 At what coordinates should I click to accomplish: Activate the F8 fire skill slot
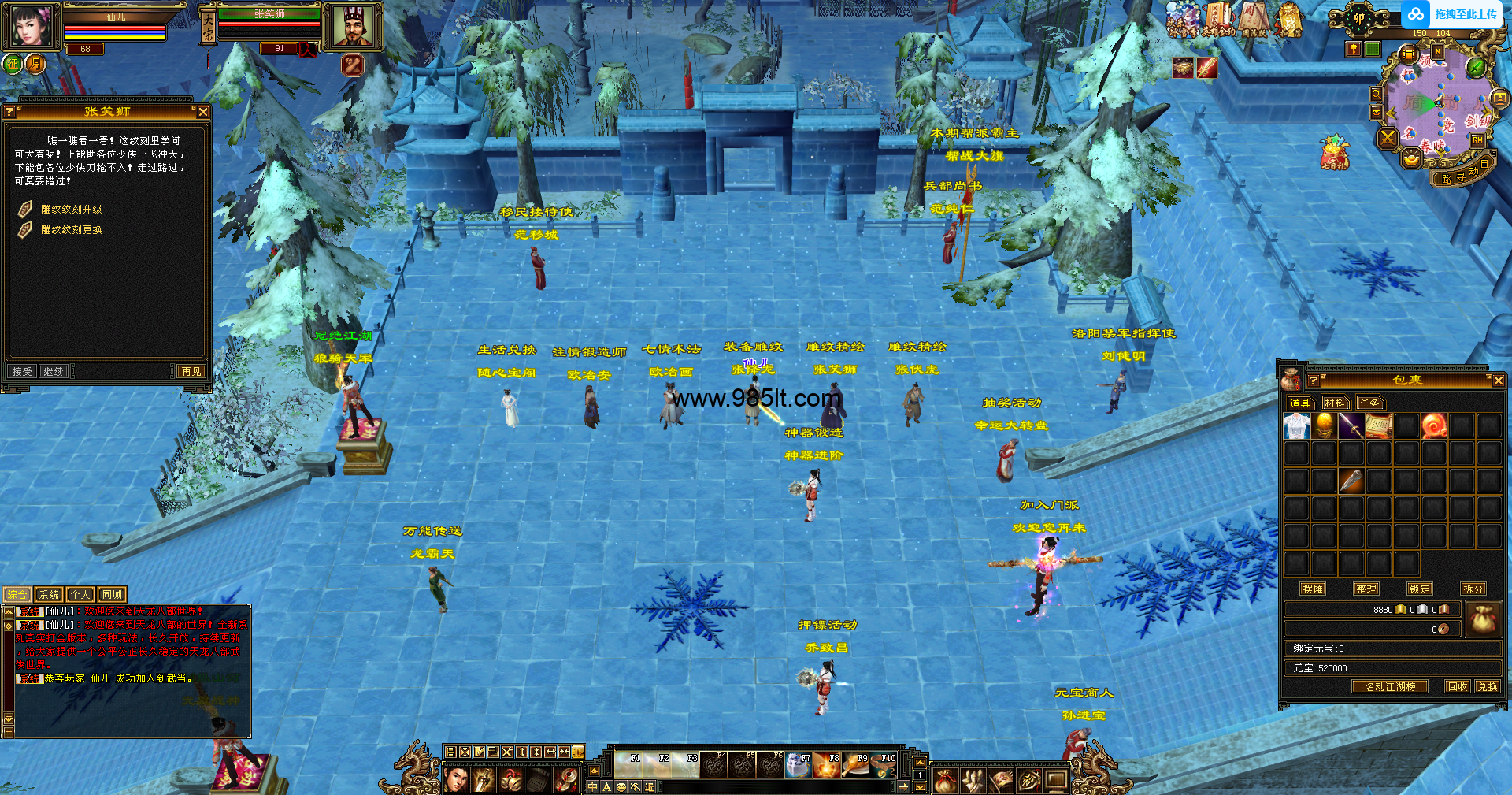pos(827,765)
